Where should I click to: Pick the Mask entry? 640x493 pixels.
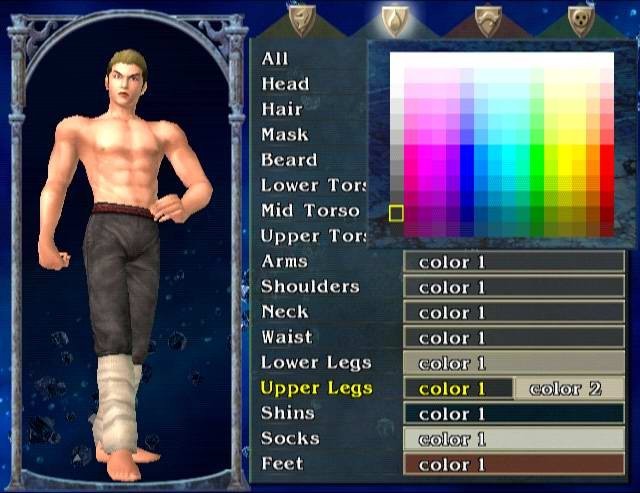tap(284, 134)
